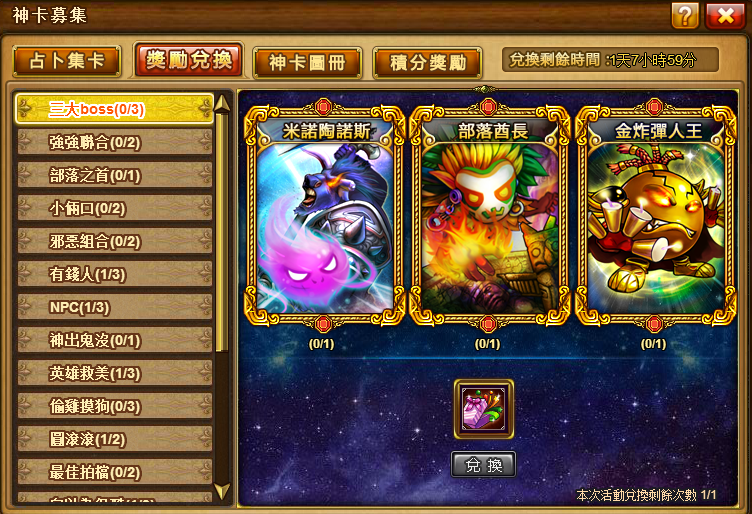Select the 有錢人(1/3) list entry
This screenshot has height=514, width=752.
tap(113, 274)
